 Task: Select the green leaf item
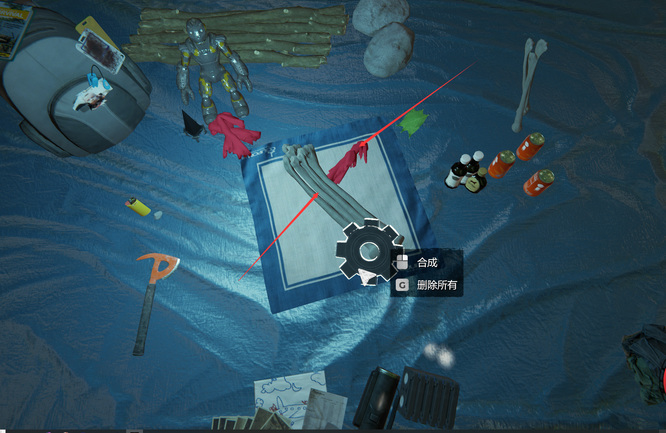coord(414,123)
